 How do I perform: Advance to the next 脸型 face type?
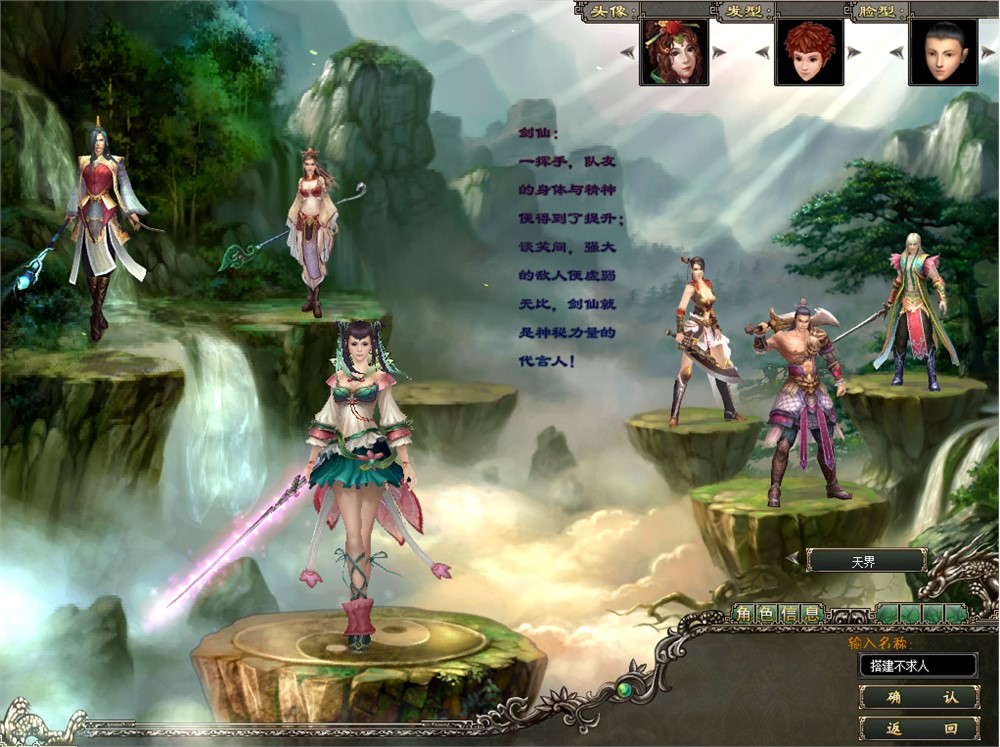[988, 52]
